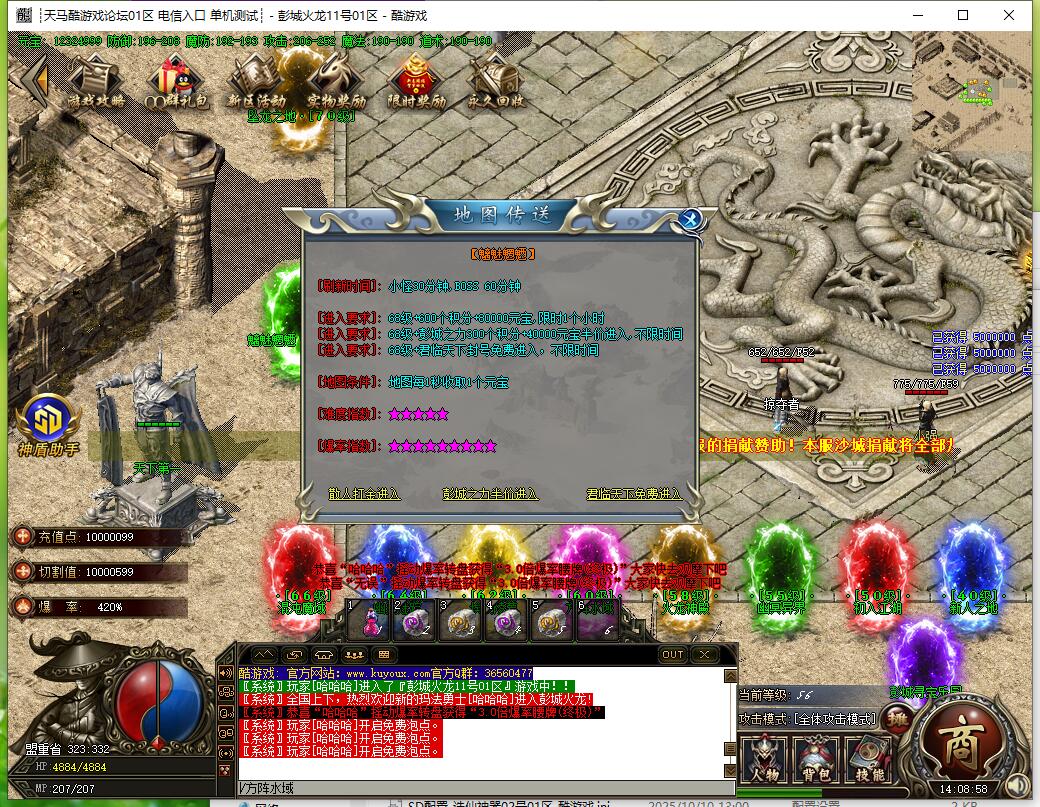Open the 商 shop button
Viewport: 1040px width, 807px height.
coord(958,740)
